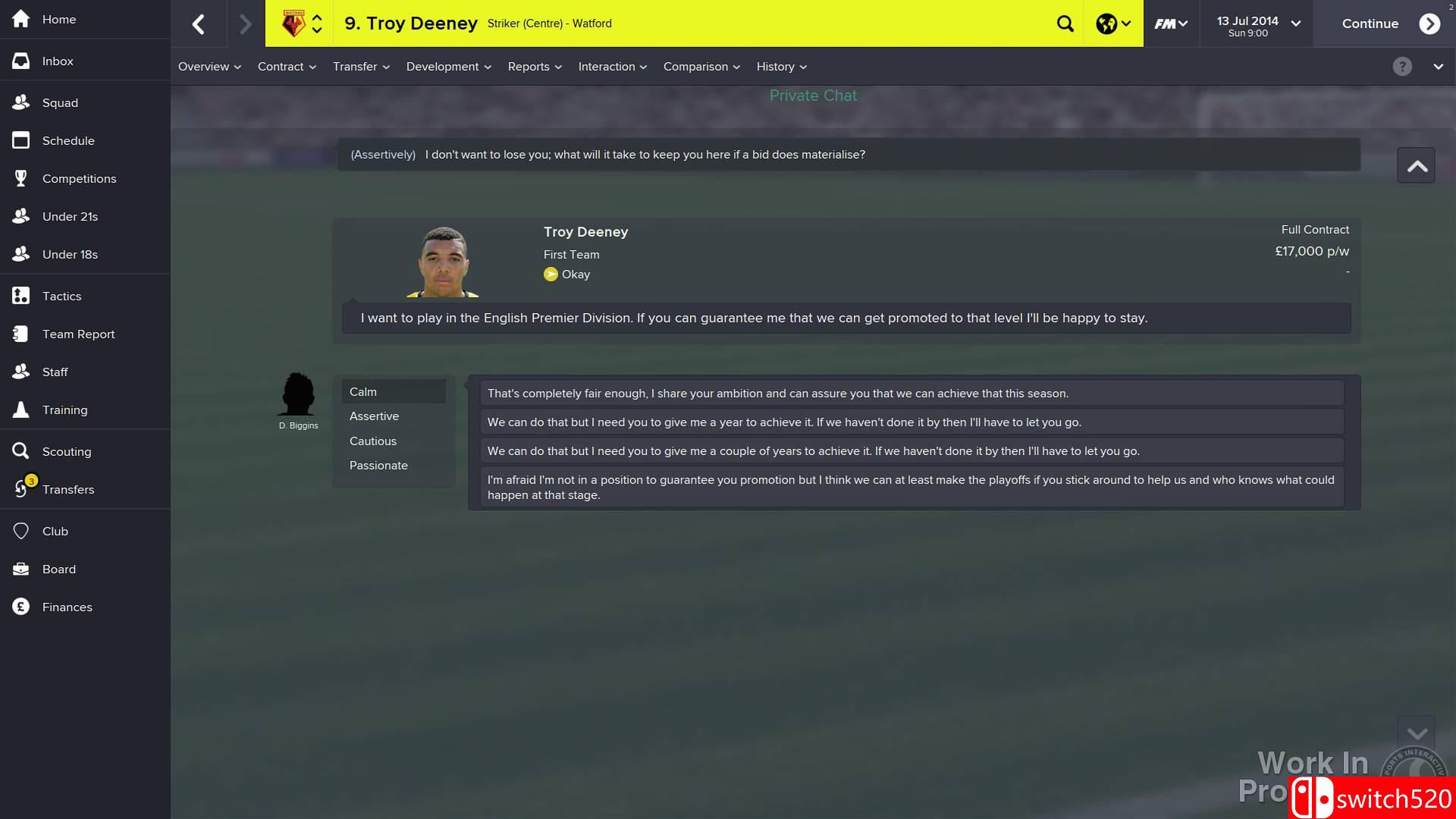Viewport: 1456px width, 819px height.
Task: Open the search magnifier in the top bar
Action: pyautogui.click(x=1065, y=24)
